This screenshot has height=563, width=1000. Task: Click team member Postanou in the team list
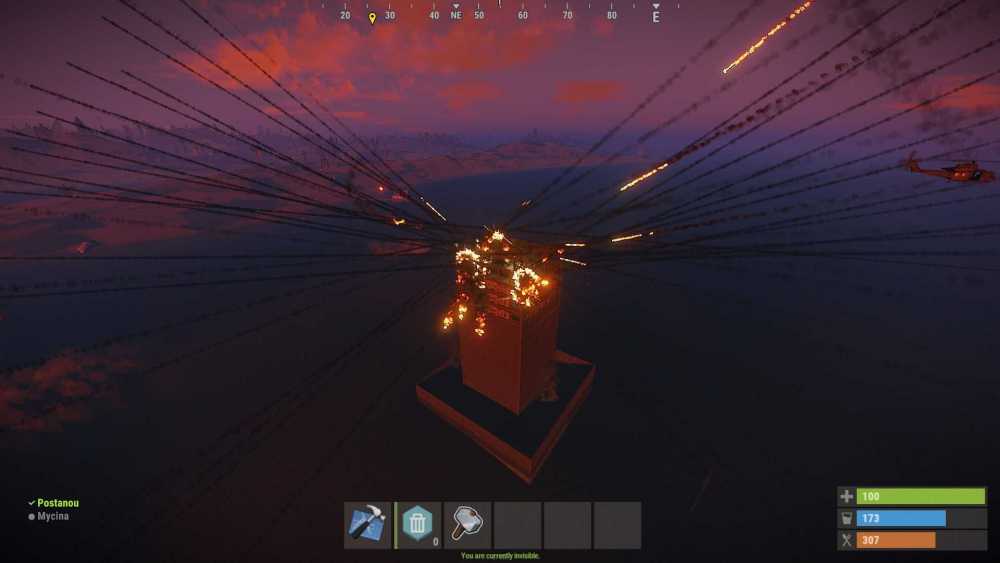coord(57,503)
